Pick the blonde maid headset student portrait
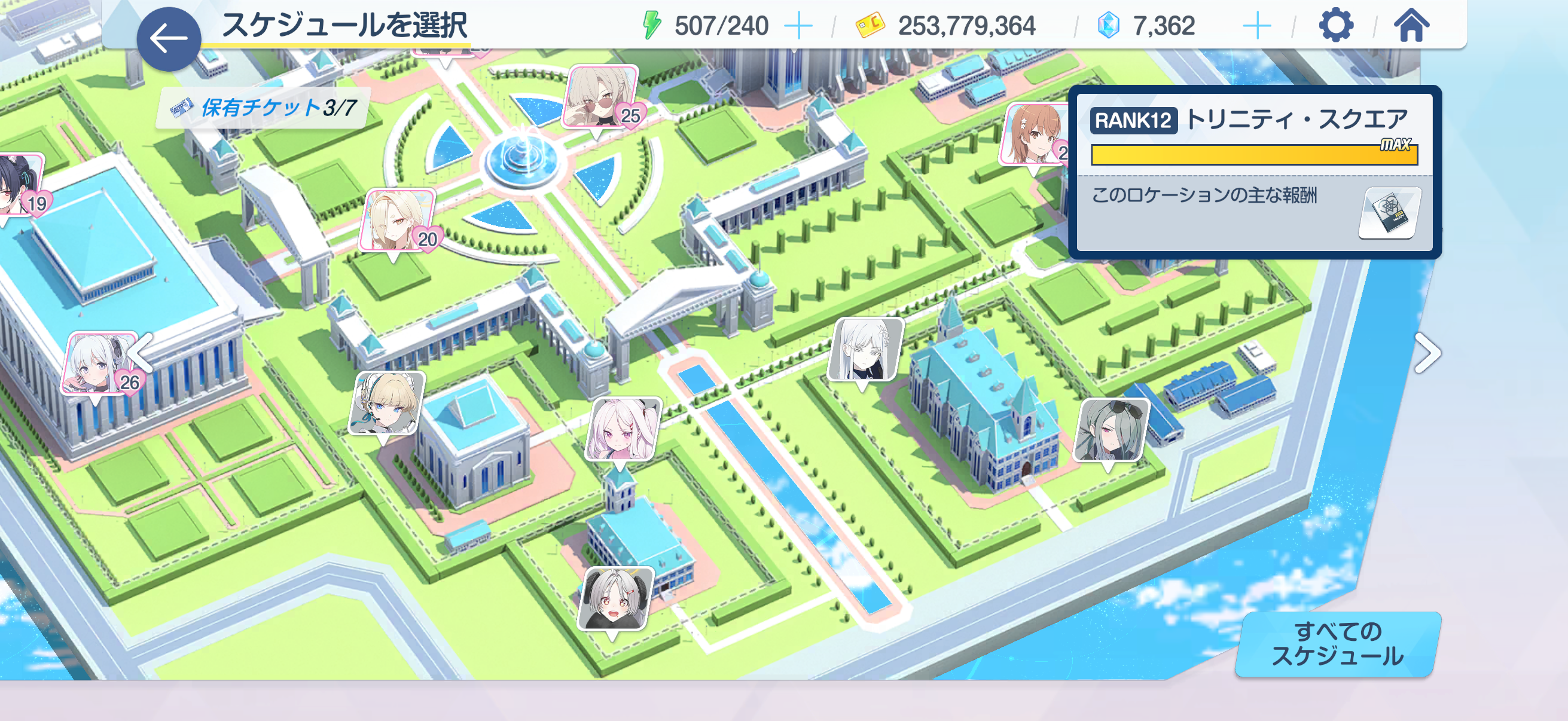The image size is (1568, 721). click(x=386, y=403)
